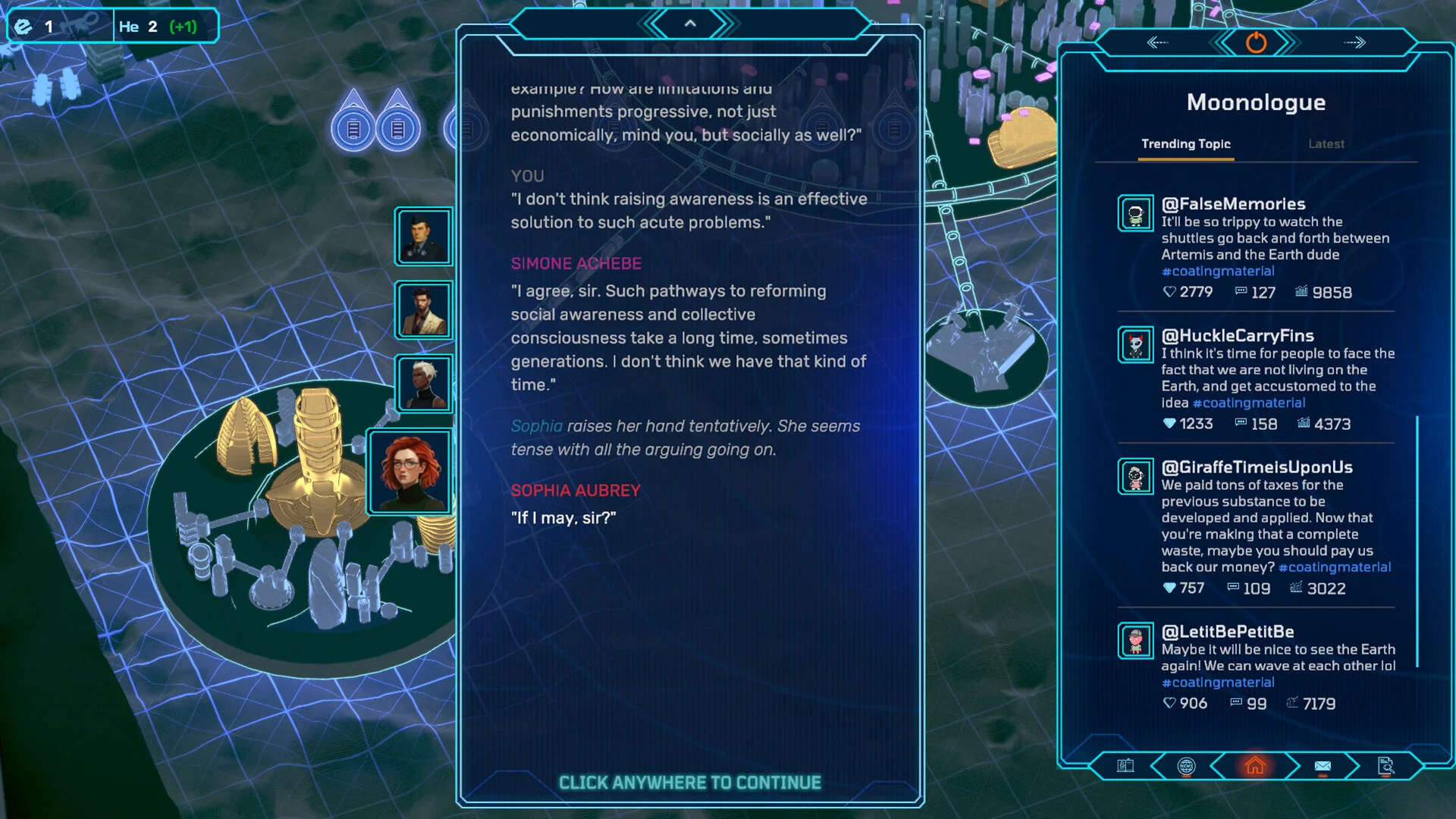Select the white-haired woman portrait

pos(423,383)
